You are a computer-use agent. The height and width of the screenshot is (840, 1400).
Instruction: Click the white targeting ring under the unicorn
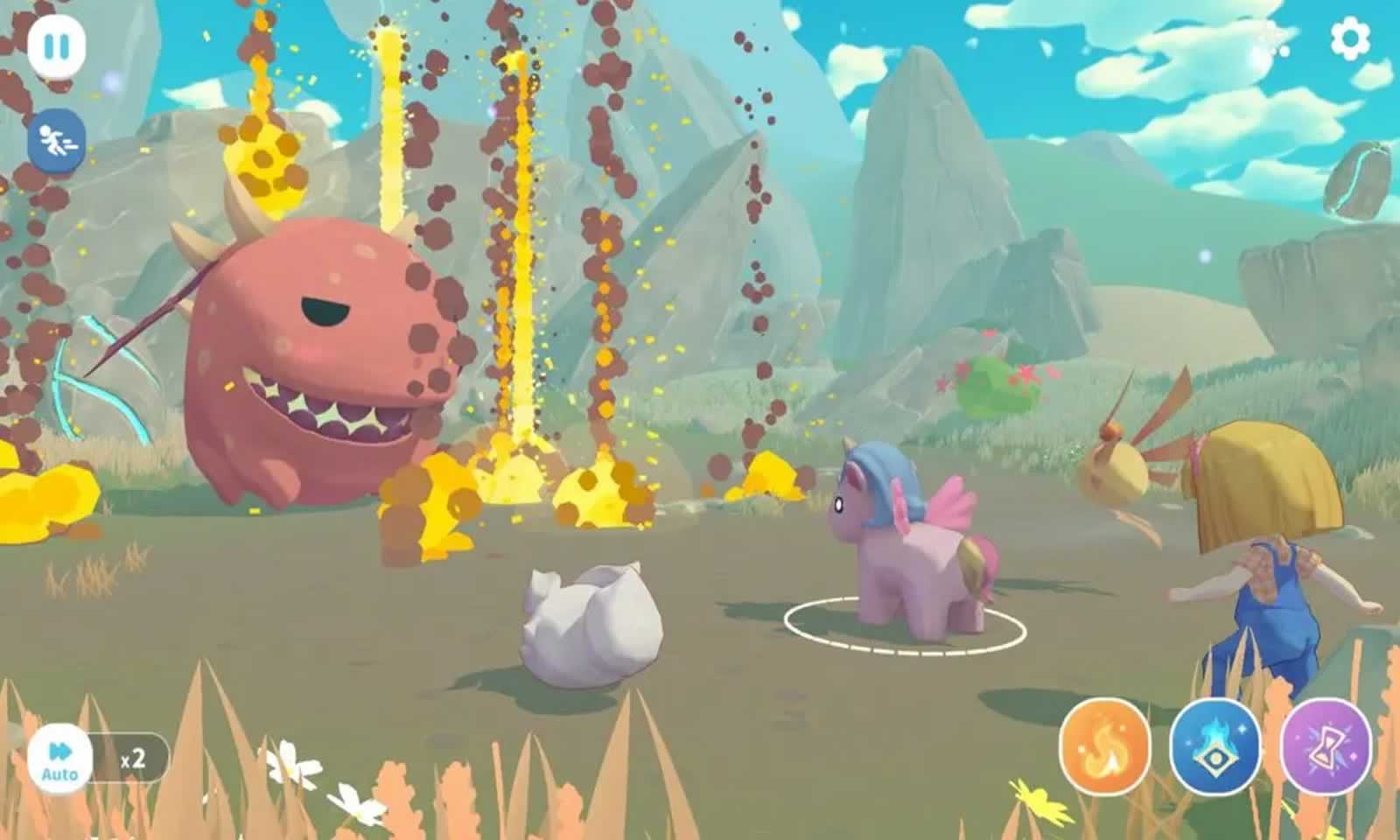[906, 626]
